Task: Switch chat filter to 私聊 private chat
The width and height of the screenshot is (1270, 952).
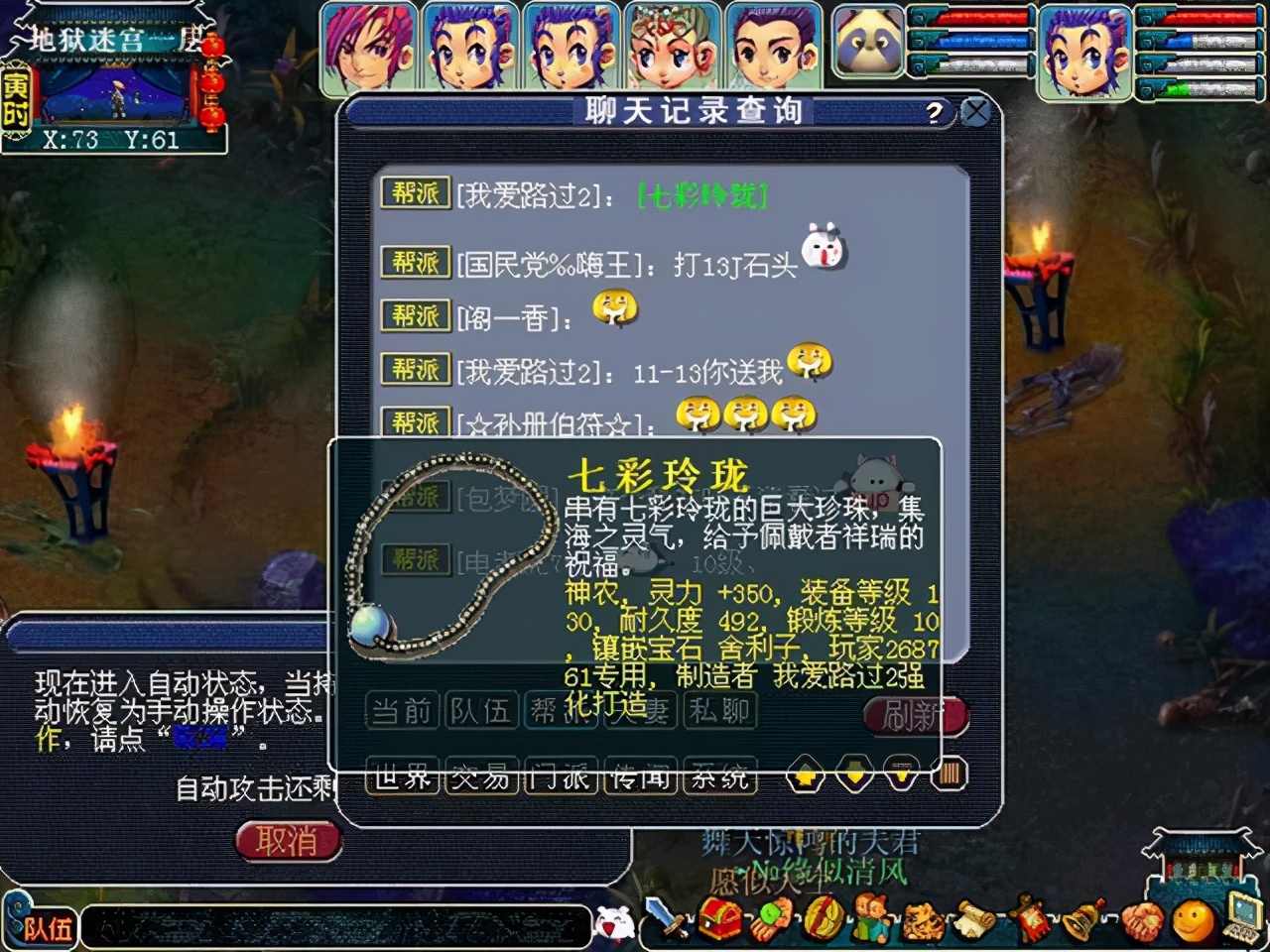Action: click(x=721, y=711)
